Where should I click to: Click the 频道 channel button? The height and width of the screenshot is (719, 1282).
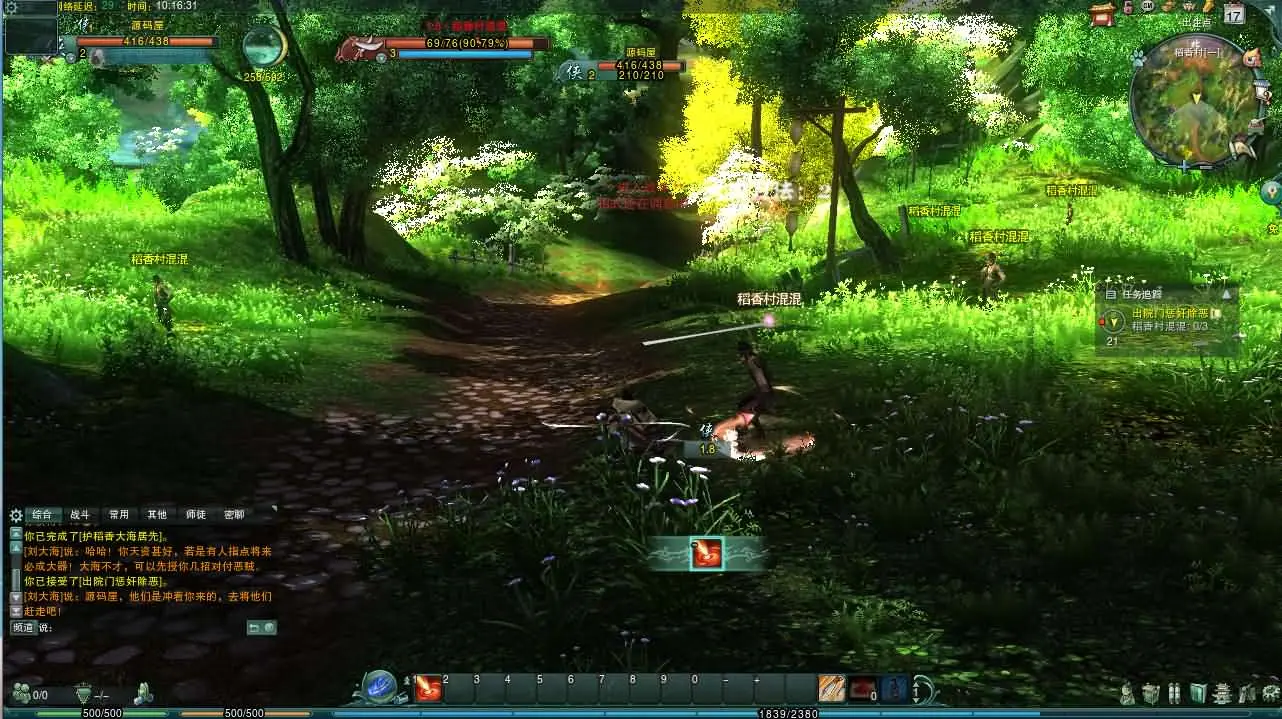[23, 628]
